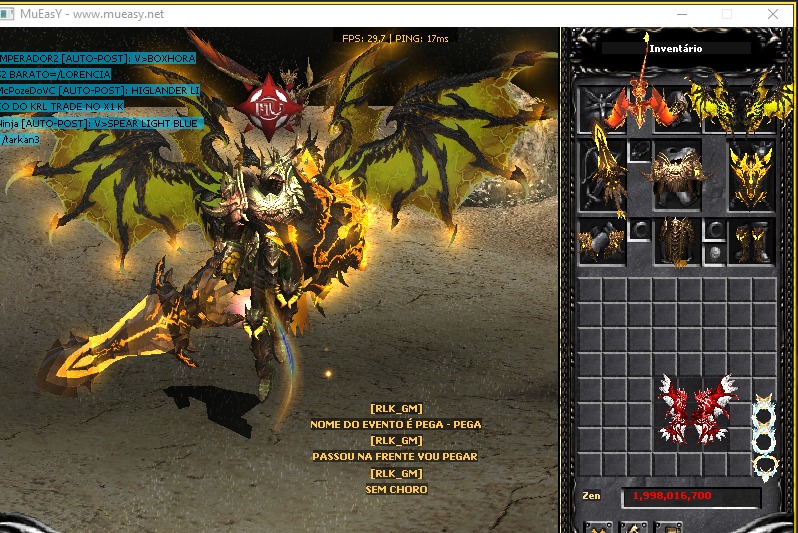This screenshot has height=533, width=798.
Task: Click the equipped yellow wings slot
Action: pyautogui.click(x=734, y=107)
